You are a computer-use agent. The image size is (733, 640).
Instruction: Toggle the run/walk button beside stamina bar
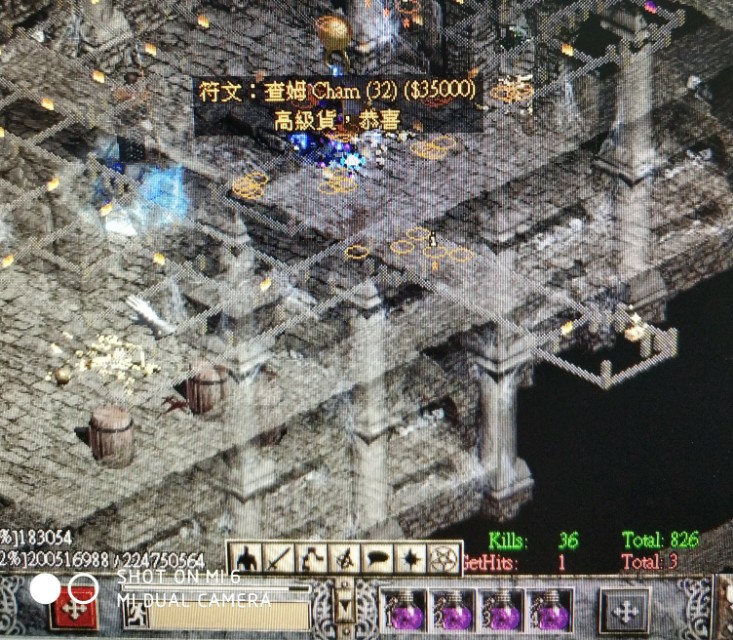133,609
